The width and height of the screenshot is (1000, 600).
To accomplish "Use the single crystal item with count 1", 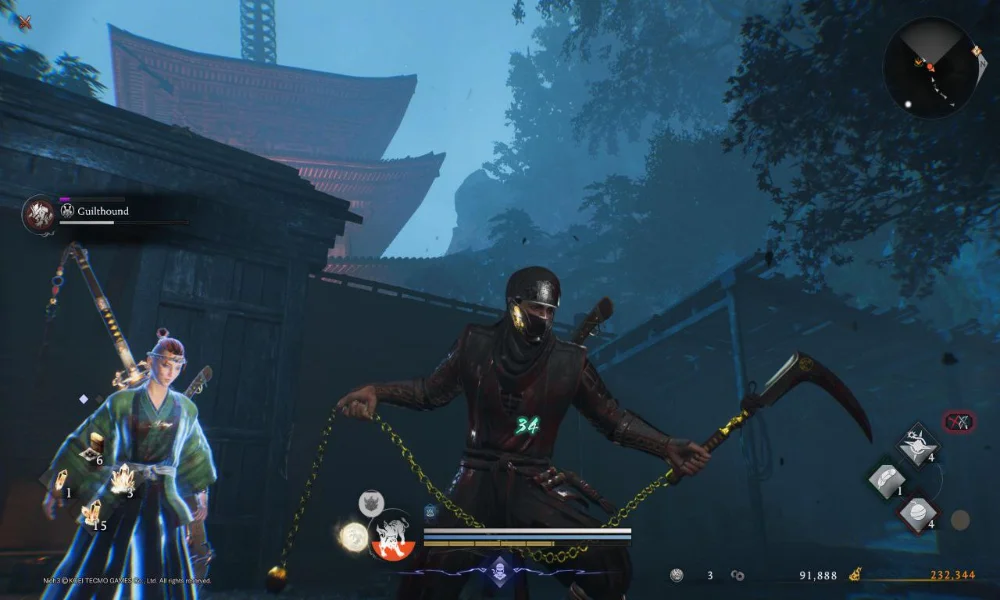I will coord(59,480).
